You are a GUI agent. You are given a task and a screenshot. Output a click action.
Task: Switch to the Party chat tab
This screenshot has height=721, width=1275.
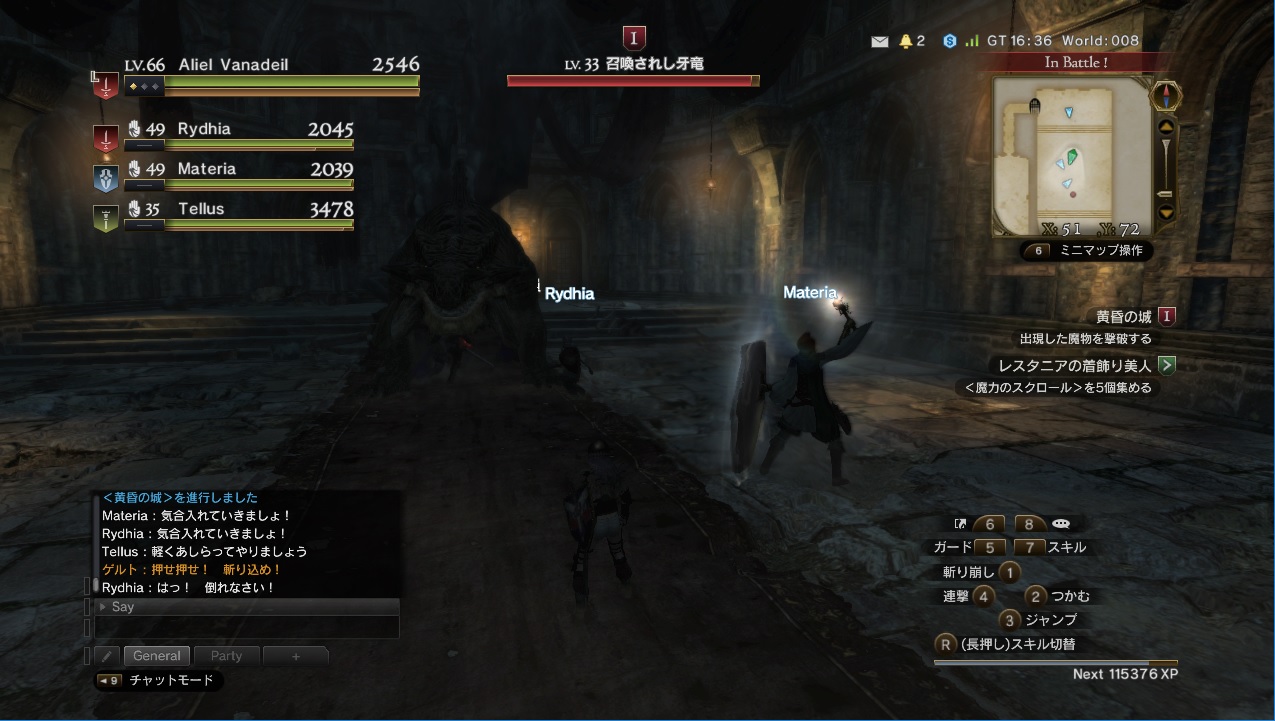click(226, 656)
